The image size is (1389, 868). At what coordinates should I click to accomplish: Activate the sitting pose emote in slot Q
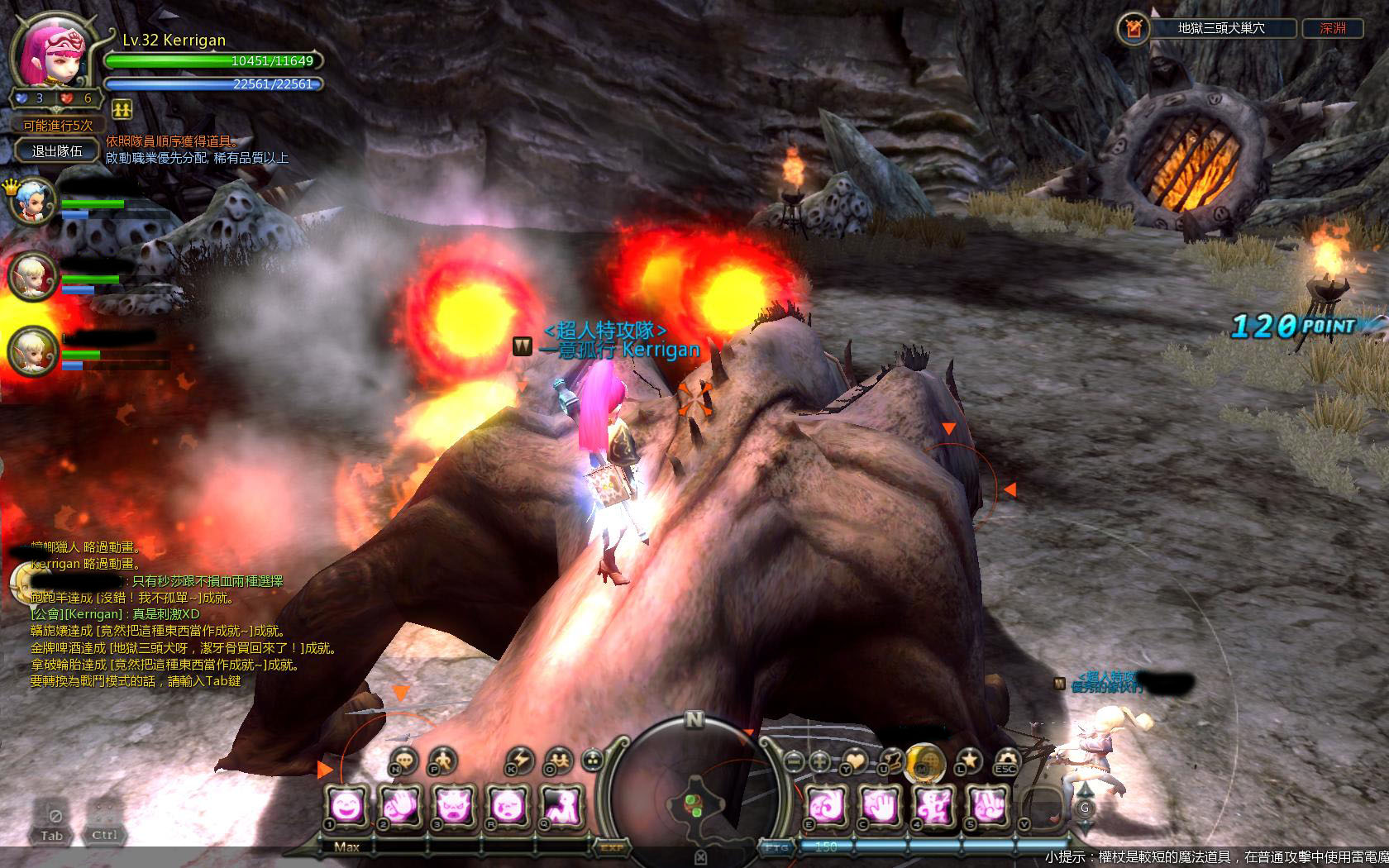click(561, 804)
